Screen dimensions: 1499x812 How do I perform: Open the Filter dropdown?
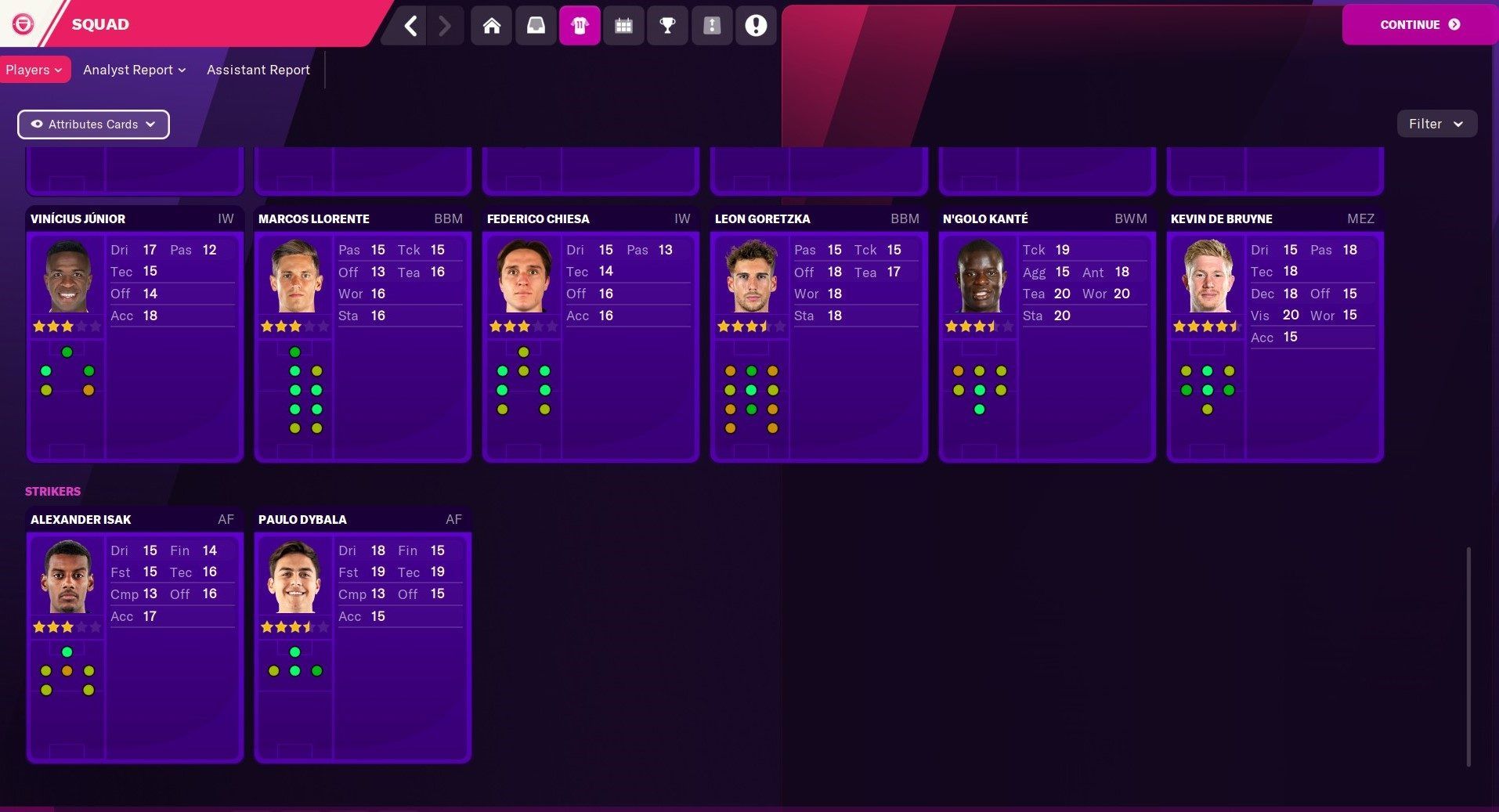tap(1436, 124)
